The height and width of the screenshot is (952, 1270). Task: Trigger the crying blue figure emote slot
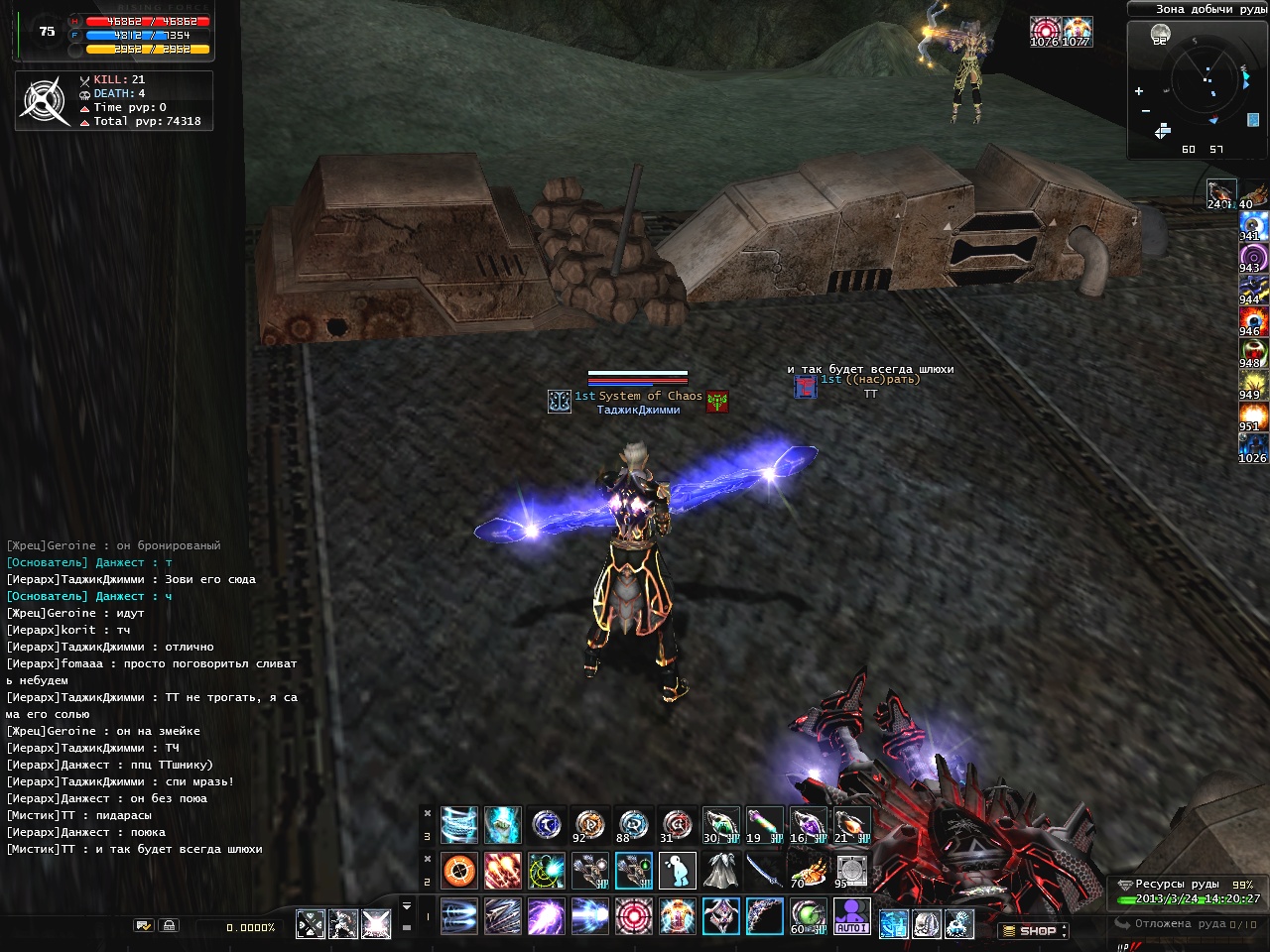point(678,871)
